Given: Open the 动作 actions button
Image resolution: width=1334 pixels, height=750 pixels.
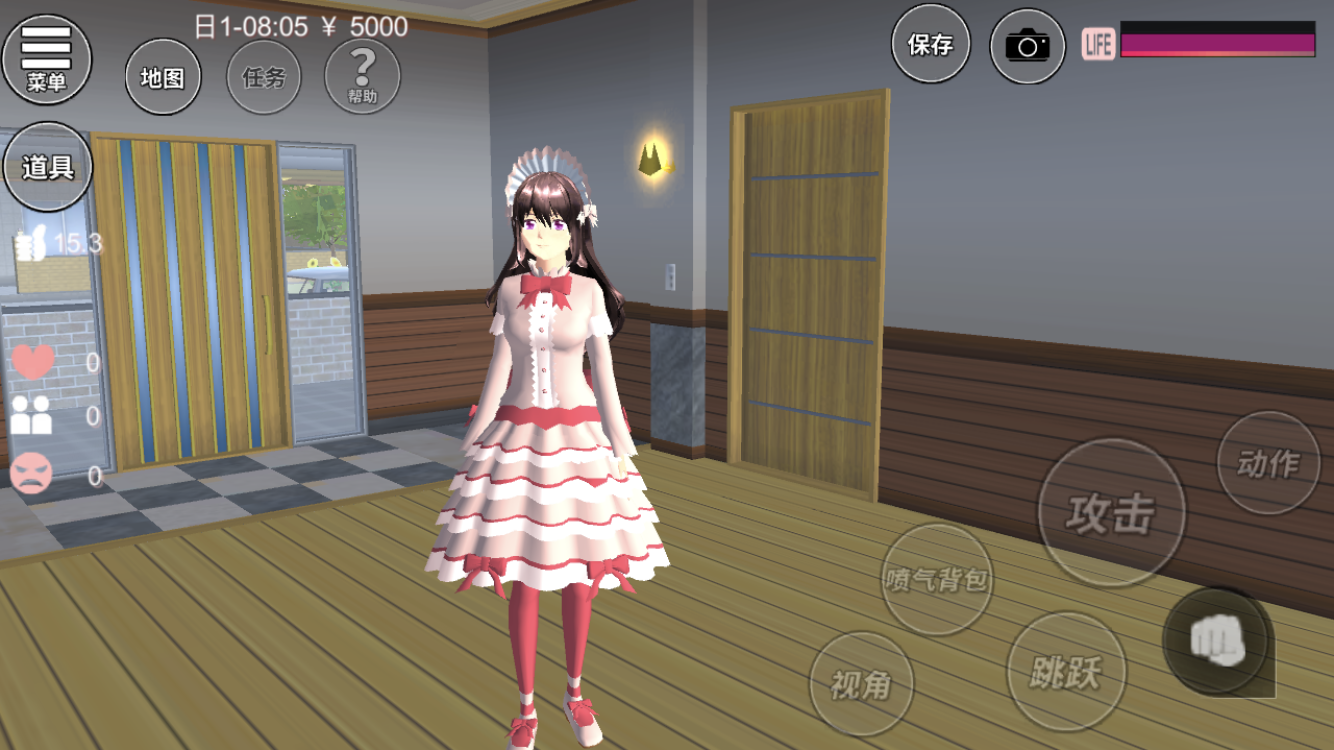Looking at the screenshot, I should click(x=1268, y=463).
